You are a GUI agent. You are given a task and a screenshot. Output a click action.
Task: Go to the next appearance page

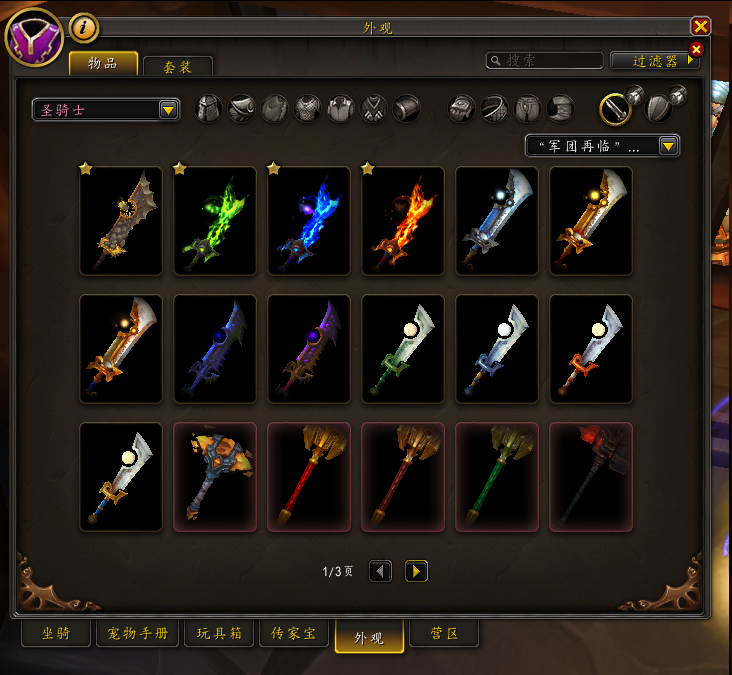point(416,571)
